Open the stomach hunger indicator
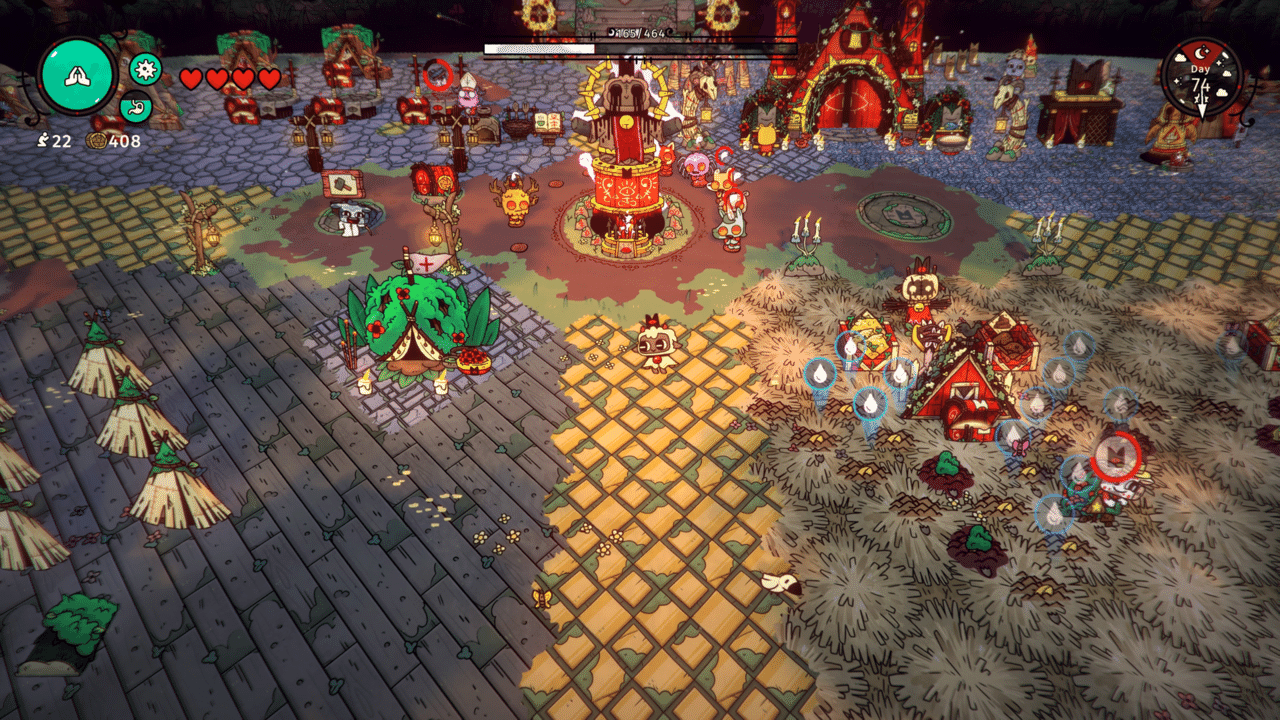This screenshot has width=1280, height=720. click(136, 106)
